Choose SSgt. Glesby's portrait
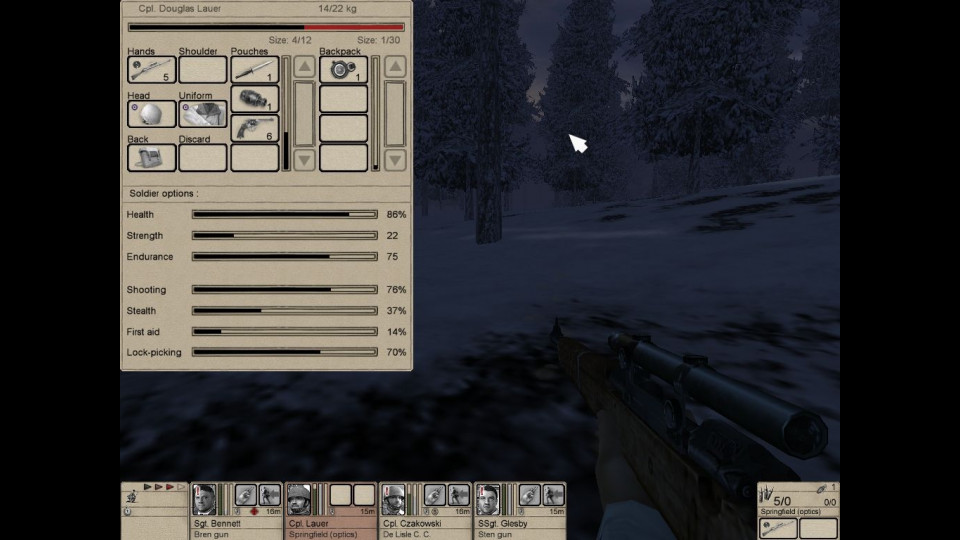The height and width of the screenshot is (540, 960). [487, 497]
